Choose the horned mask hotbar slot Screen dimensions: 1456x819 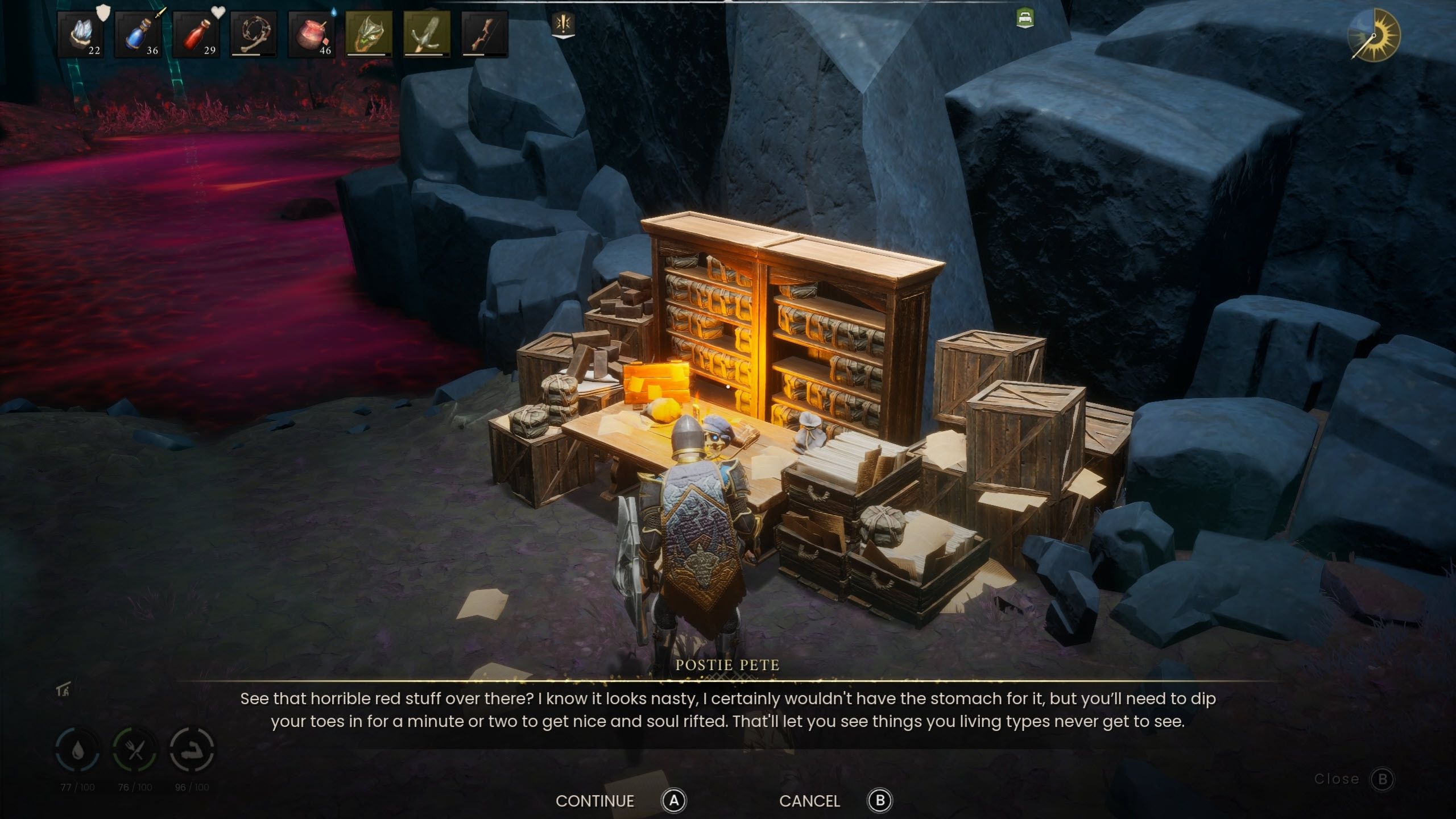tap(369, 35)
